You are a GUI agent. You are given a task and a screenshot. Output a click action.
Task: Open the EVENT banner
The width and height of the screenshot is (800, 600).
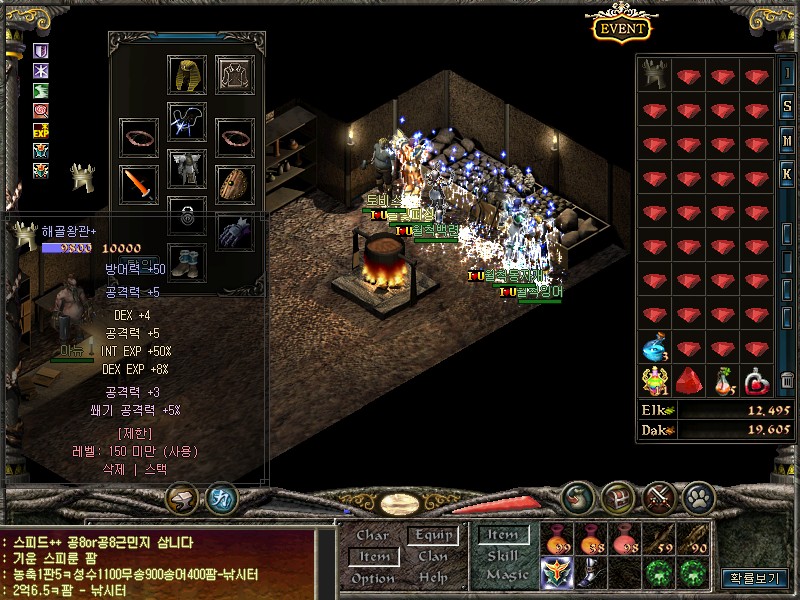click(x=622, y=28)
